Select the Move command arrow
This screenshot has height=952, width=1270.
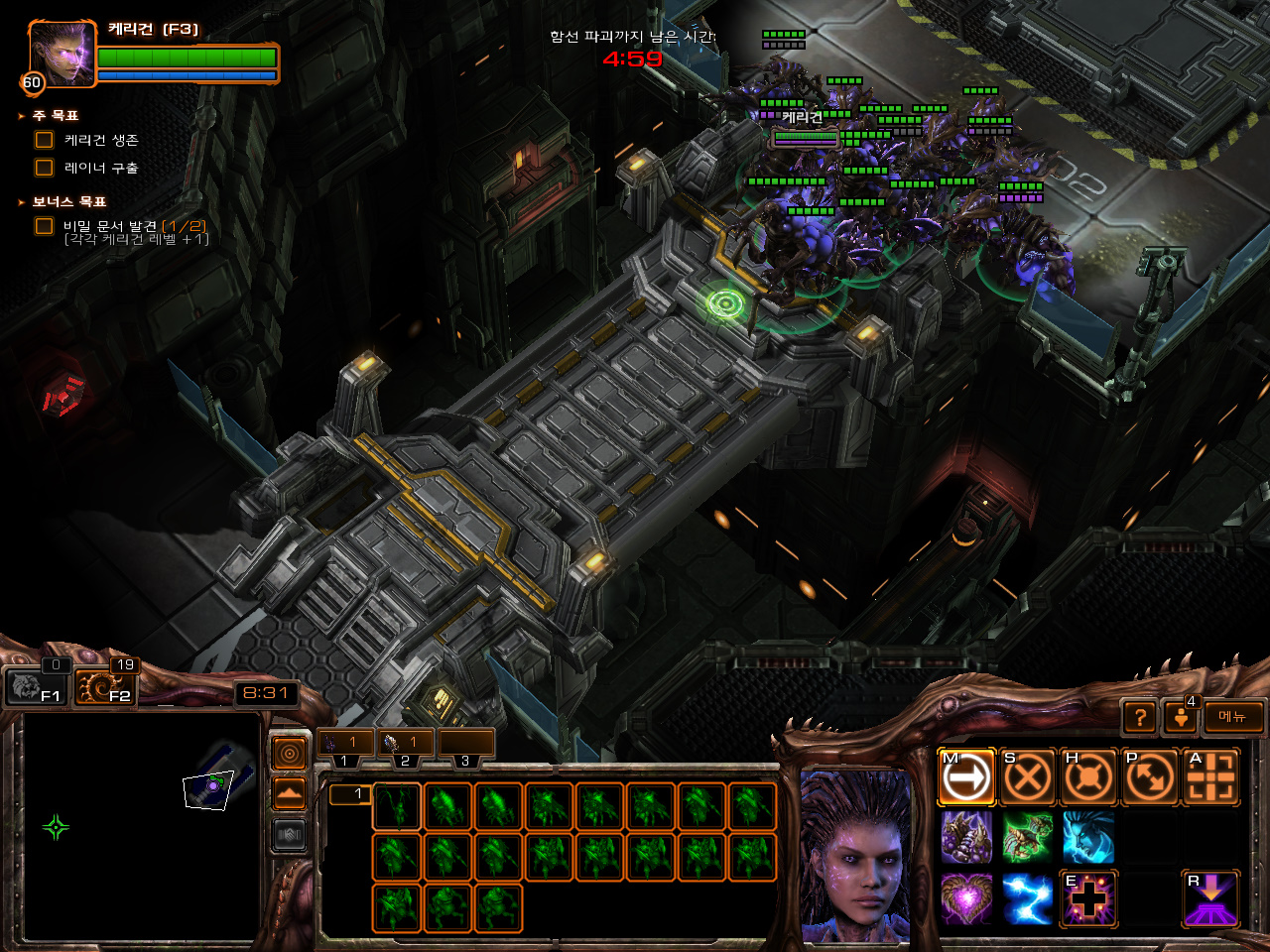(x=966, y=777)
